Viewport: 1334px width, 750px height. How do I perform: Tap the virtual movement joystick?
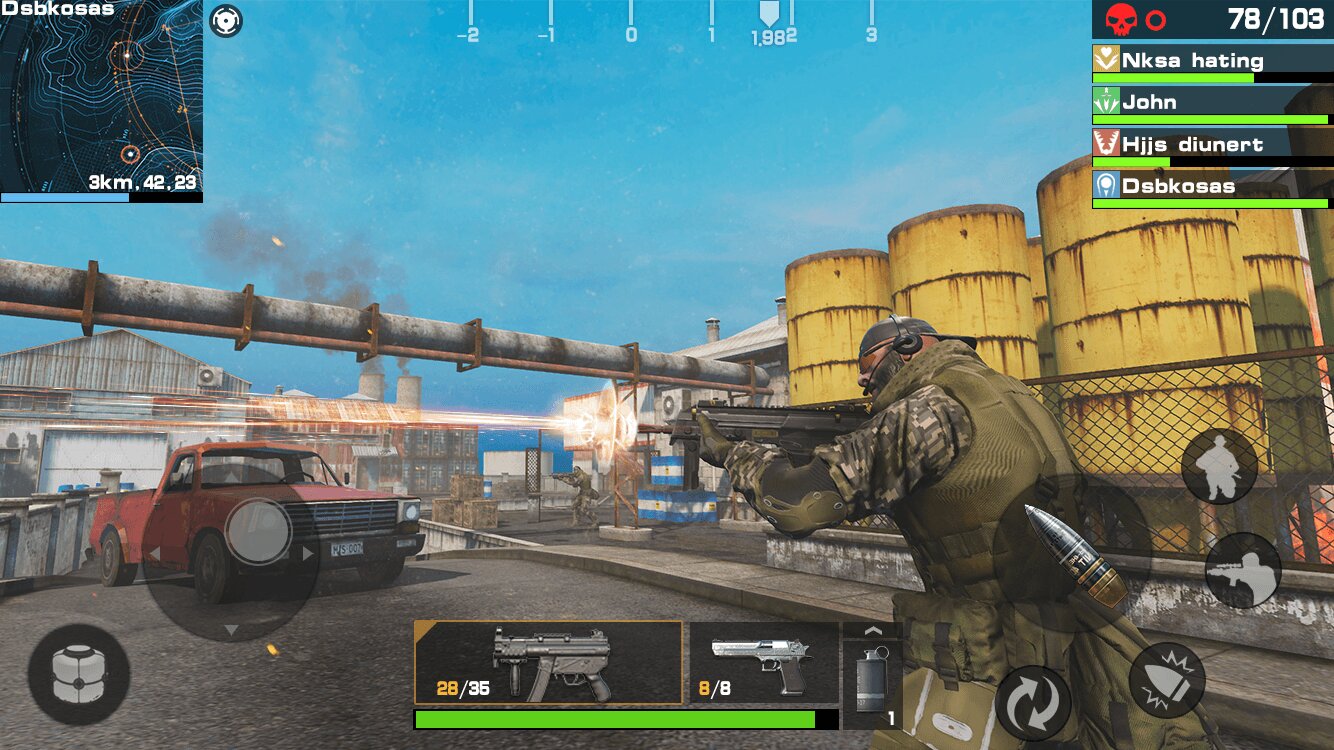[258, 530]
